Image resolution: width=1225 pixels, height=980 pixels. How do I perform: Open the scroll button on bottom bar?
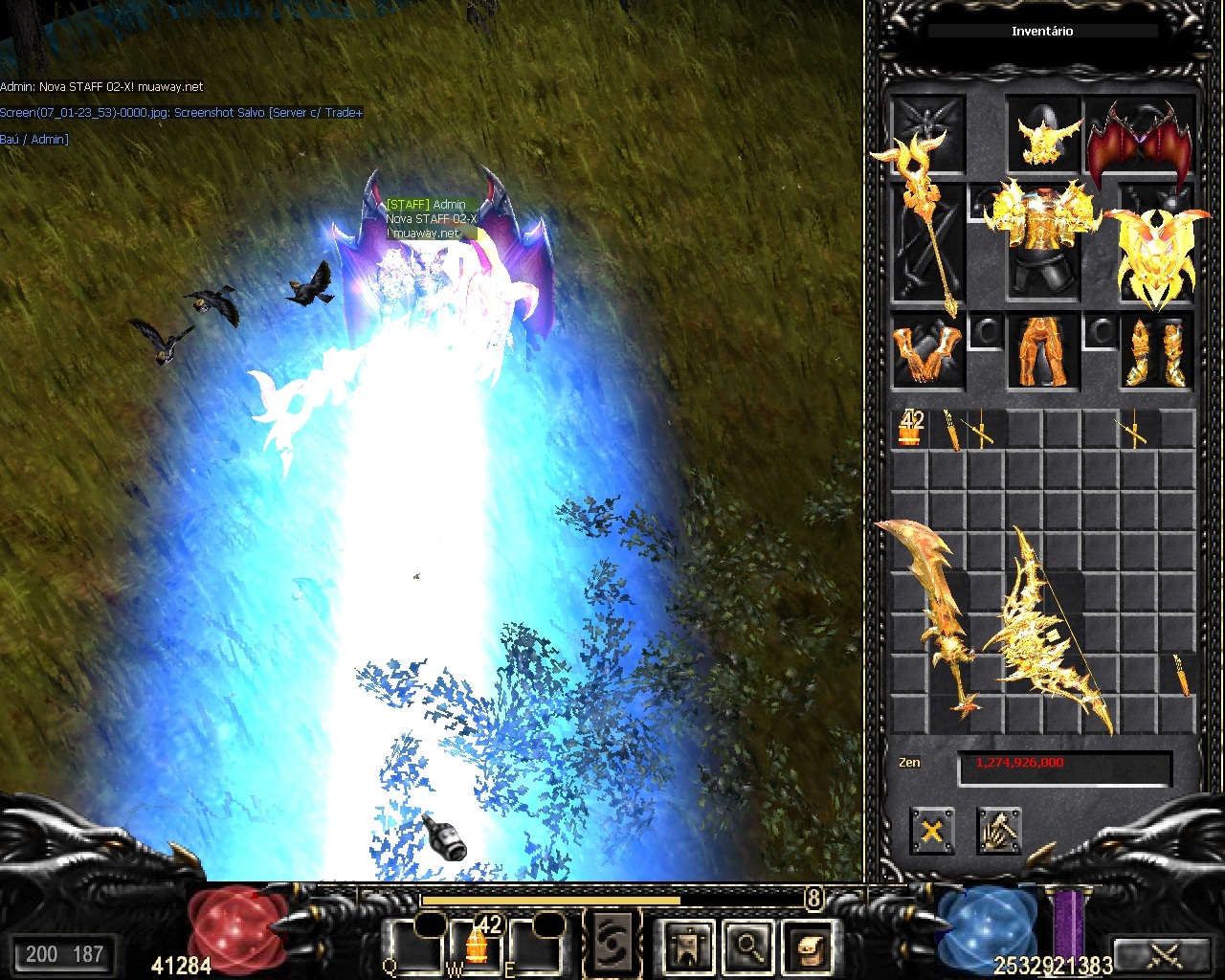(809, 947)
